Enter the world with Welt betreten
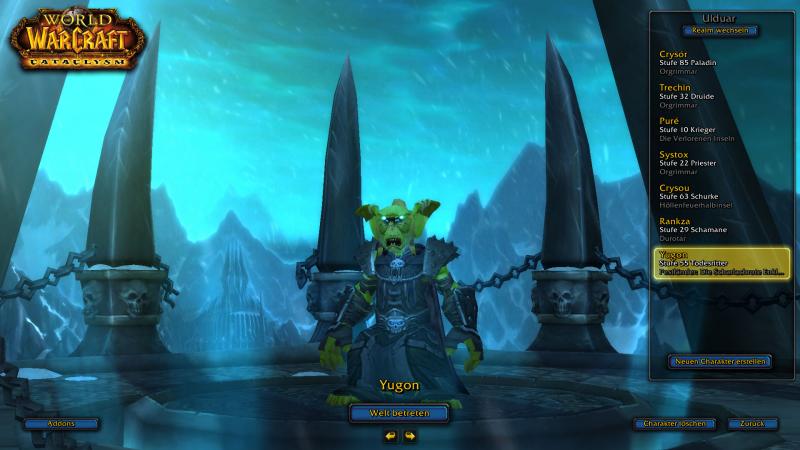The height and width of the screenshot is (450, 800). 399,412
